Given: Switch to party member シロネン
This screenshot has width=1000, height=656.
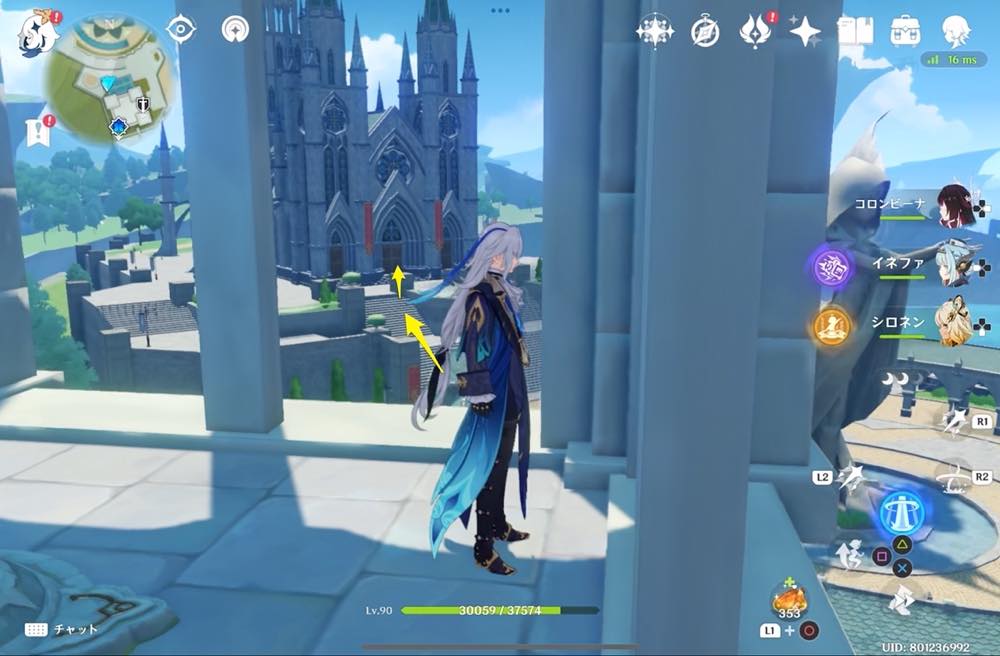Looking at the screenshot, I should (954, 322).
